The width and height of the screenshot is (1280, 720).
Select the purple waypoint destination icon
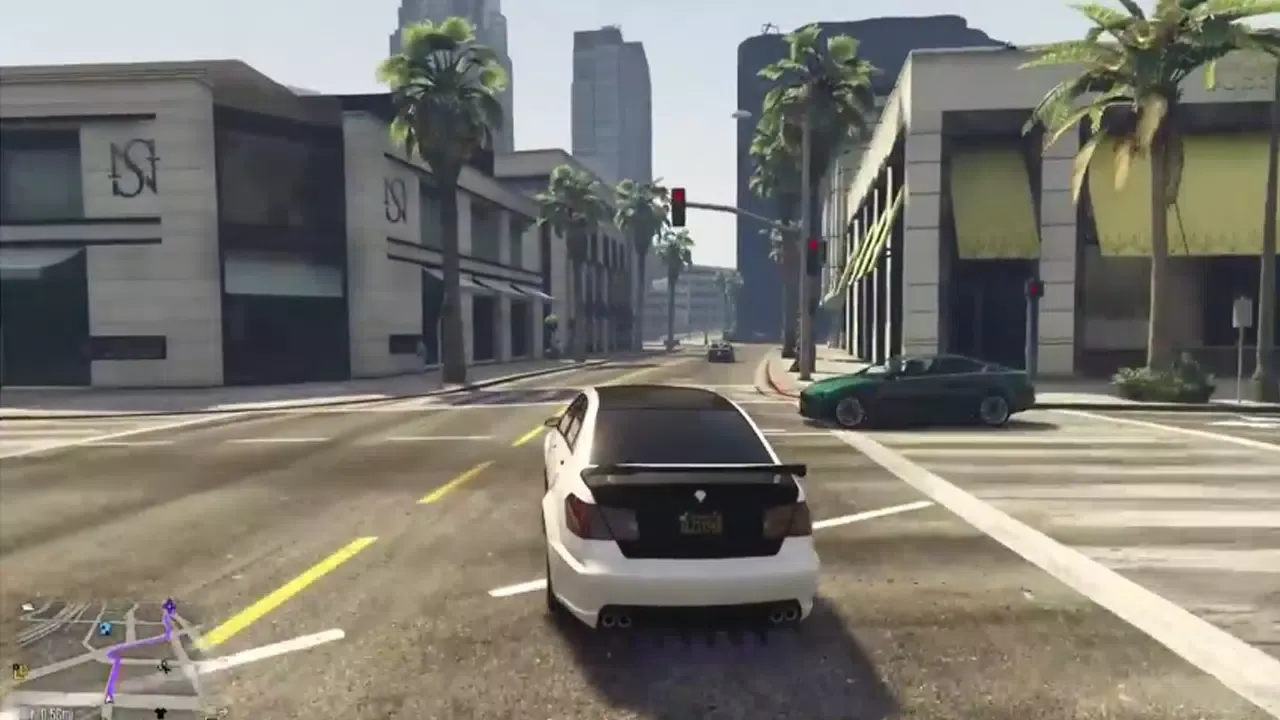pyautogui.click(x=170, y=606)
